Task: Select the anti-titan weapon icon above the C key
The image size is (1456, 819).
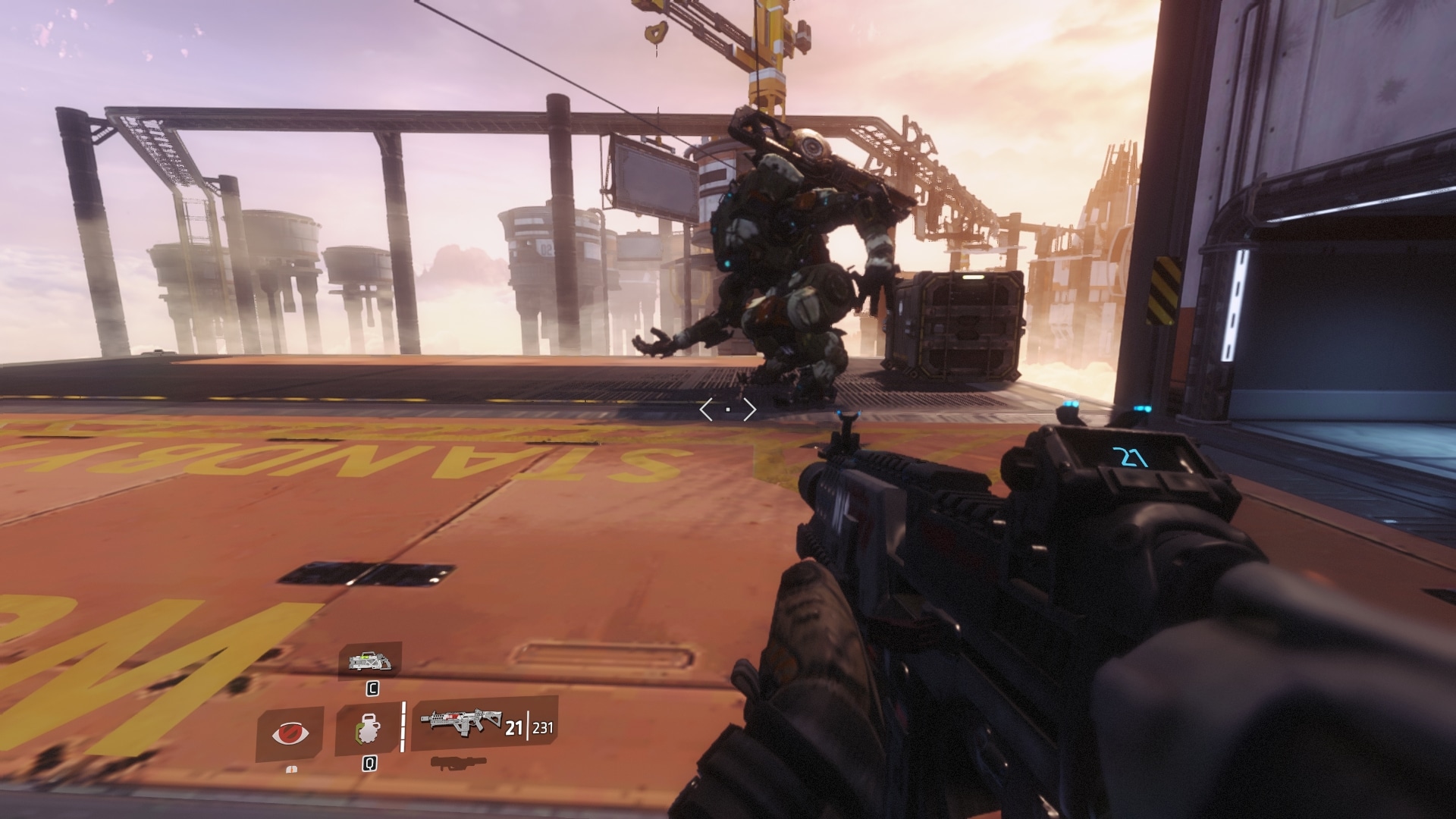Action: pyautogui.click(x=372, y=662)
